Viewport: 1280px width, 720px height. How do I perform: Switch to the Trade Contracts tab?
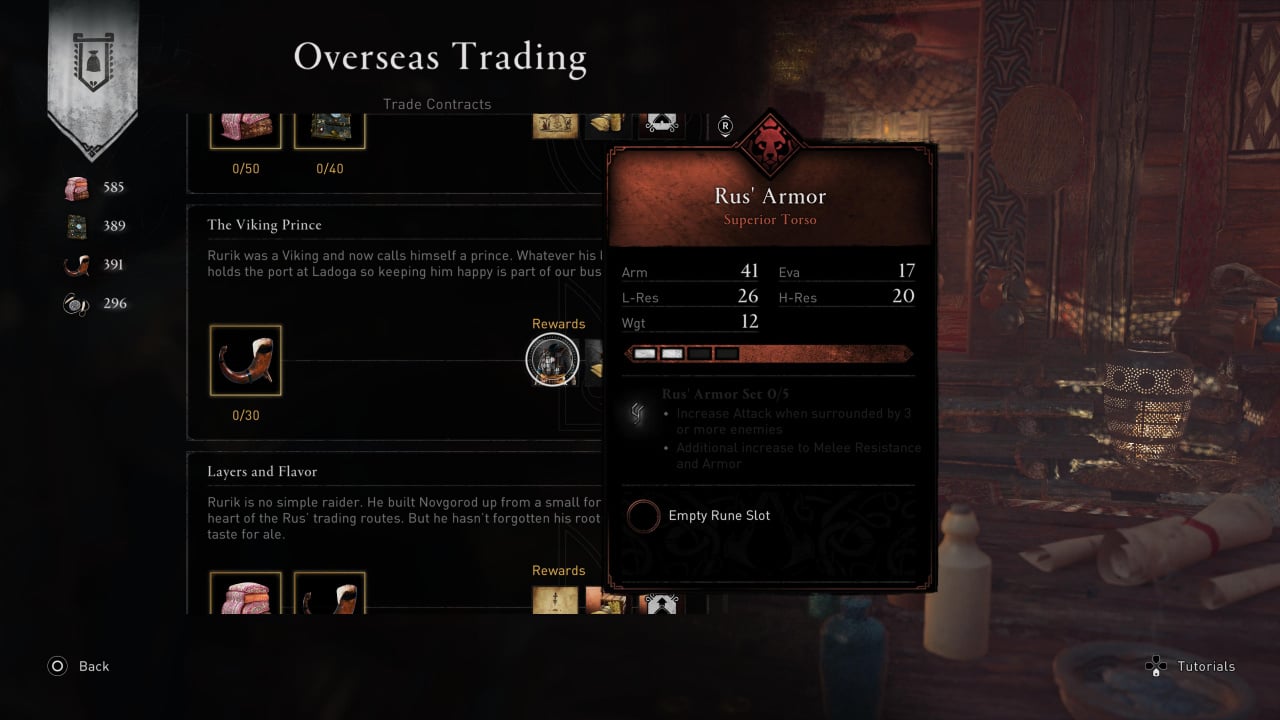click(437, 104)
